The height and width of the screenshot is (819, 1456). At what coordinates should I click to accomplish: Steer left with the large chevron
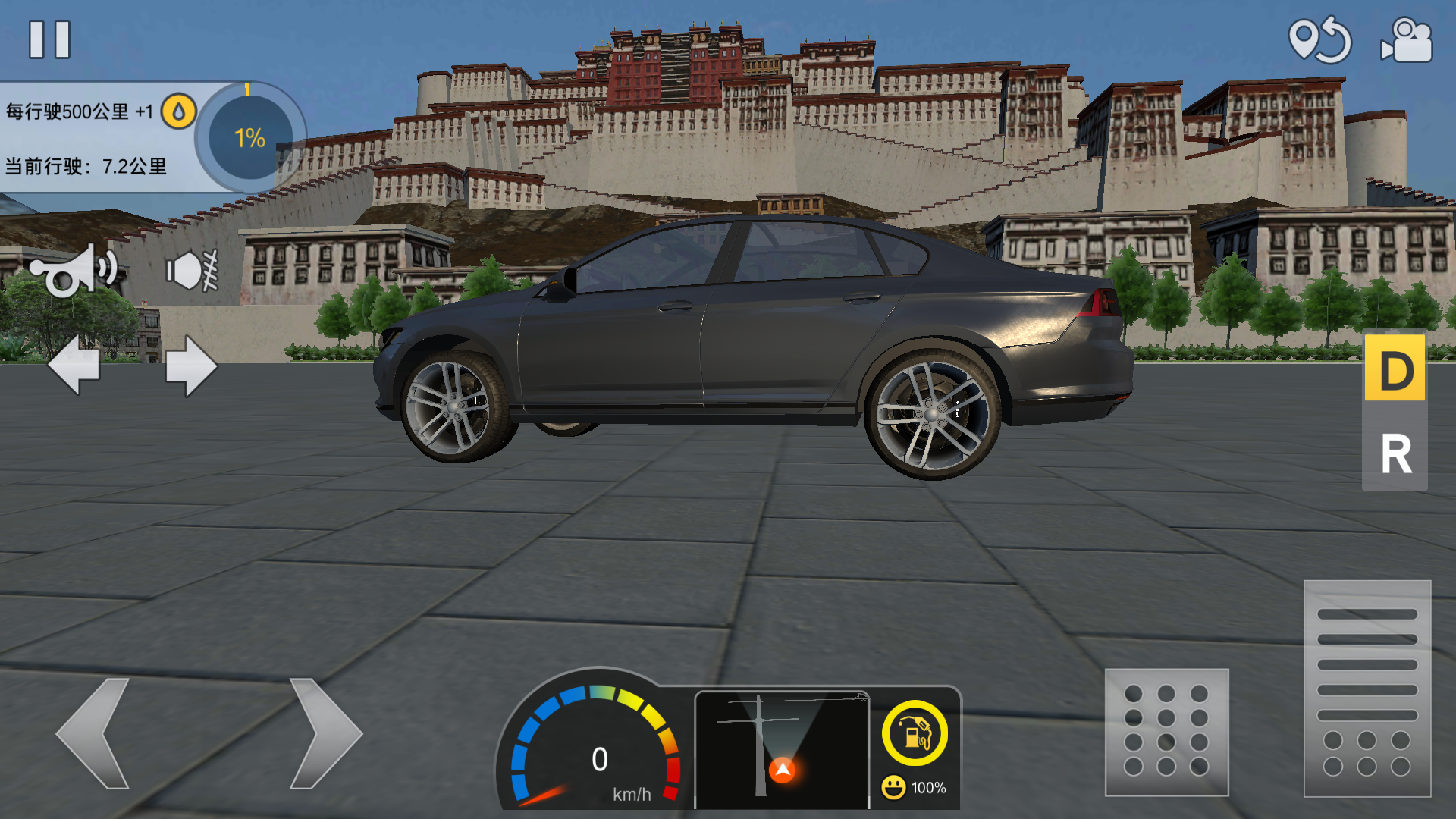click(x=94, y=733)
